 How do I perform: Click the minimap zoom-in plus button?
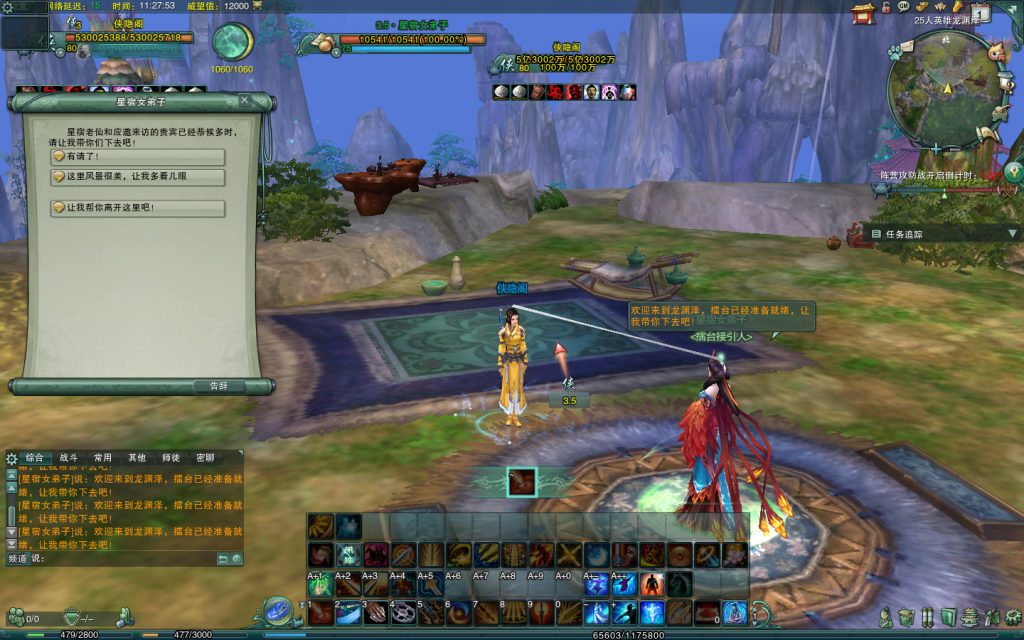(935, 147)
